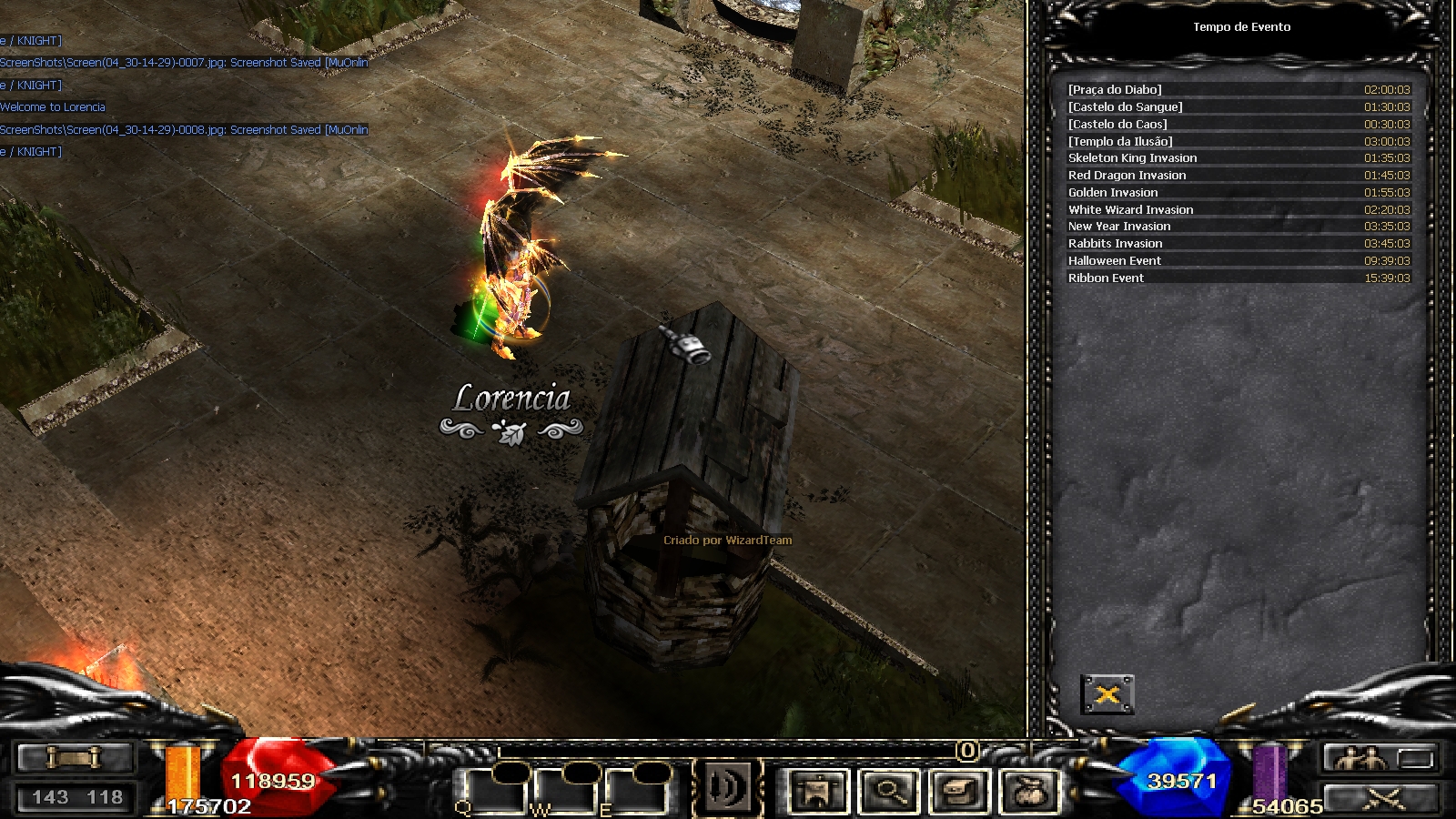
Task: Open the treasure chest inventory button
Action: pos(959,791)
